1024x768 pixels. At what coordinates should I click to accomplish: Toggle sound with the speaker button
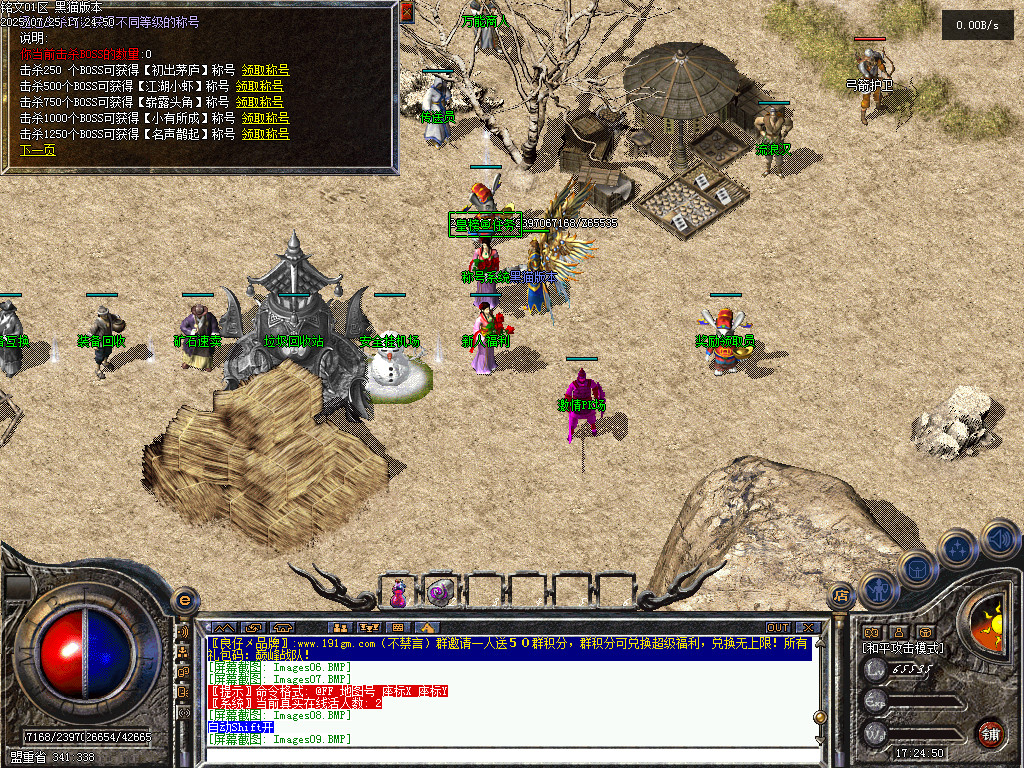[998, 540]
